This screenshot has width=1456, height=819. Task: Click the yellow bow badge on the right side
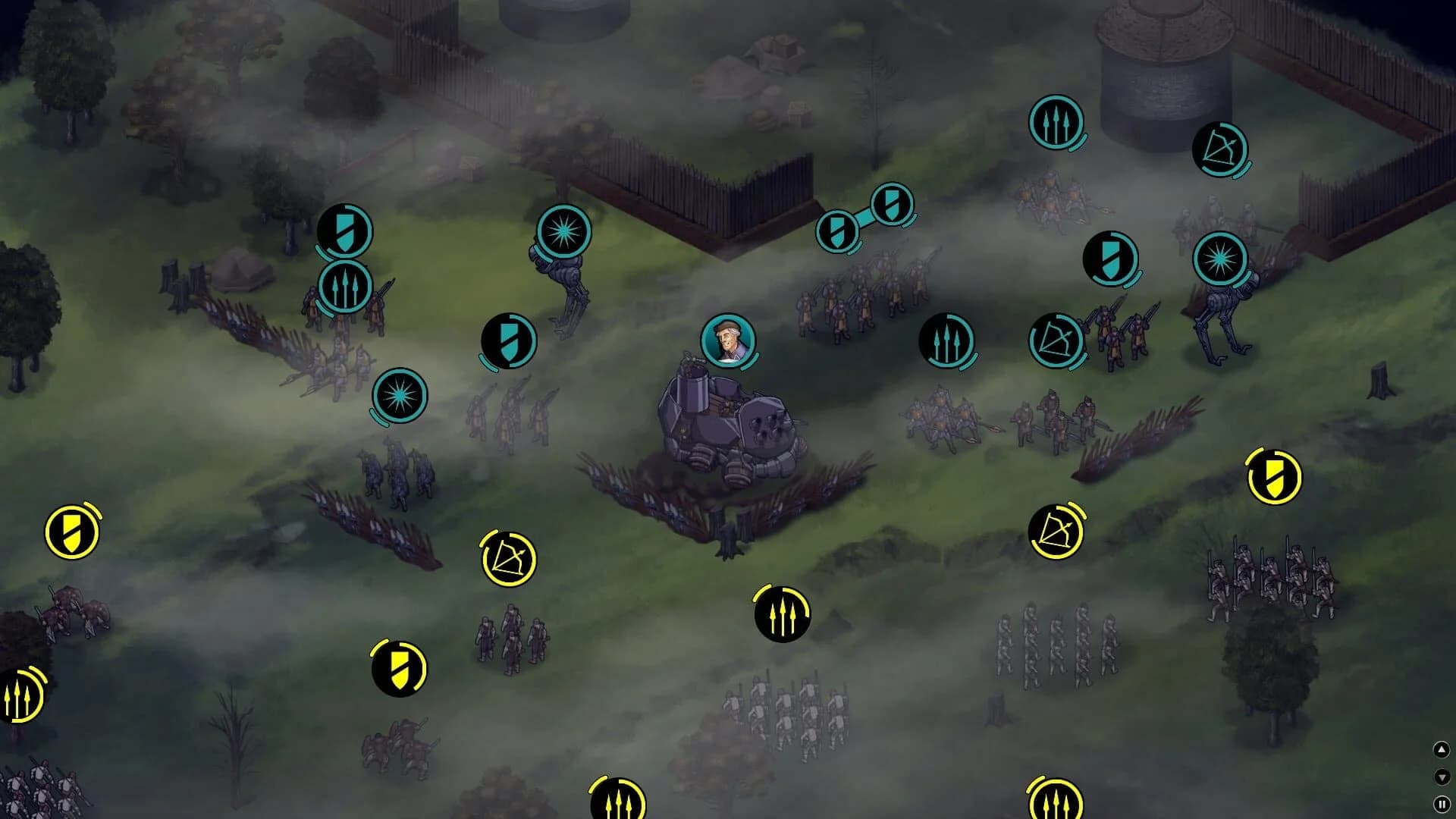point(1057,531)
